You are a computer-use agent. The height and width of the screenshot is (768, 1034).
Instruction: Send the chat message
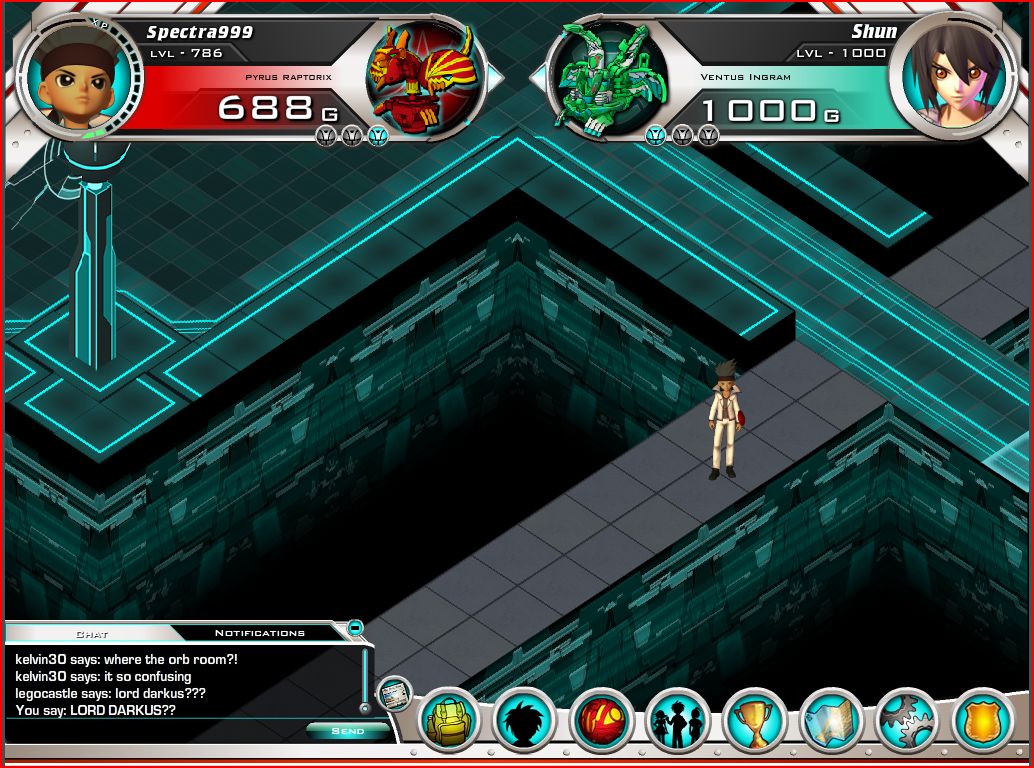click(x=347, y=731)
